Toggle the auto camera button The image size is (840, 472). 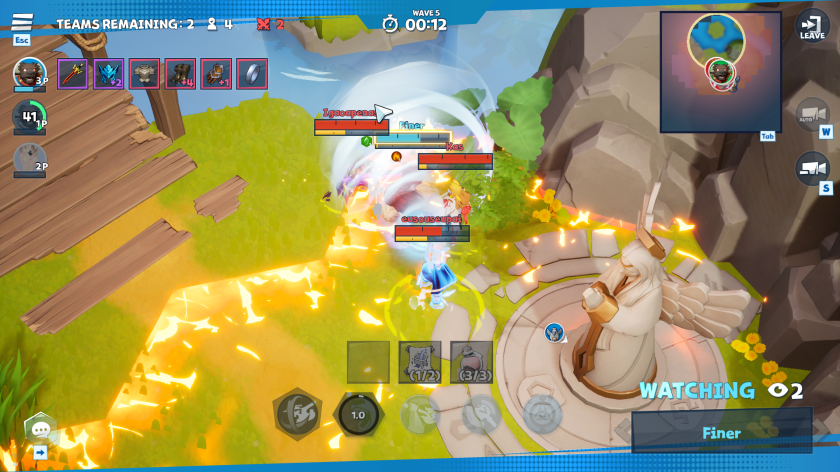(812, 116)
